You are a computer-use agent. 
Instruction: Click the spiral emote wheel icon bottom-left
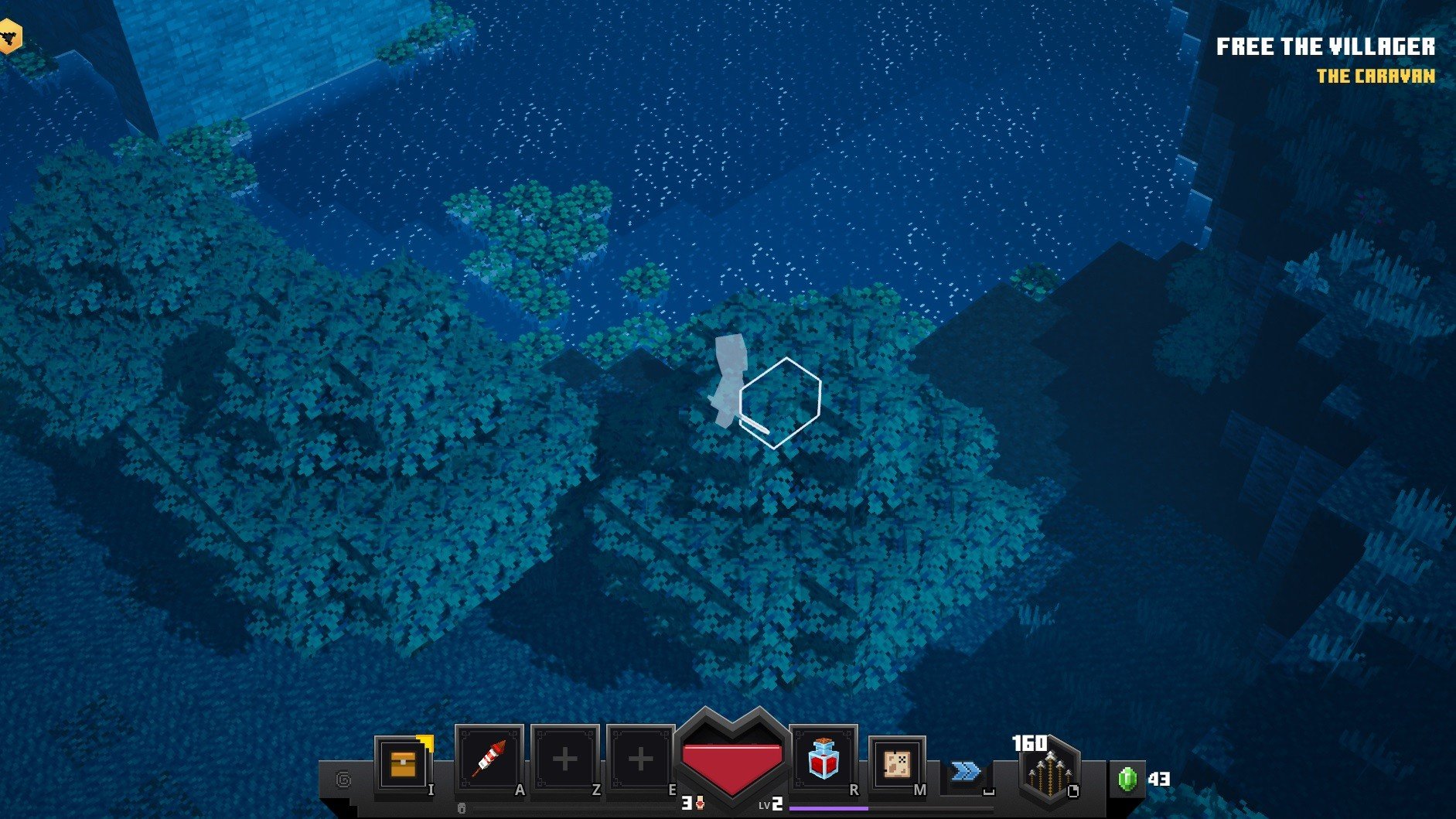pos(343,778)
